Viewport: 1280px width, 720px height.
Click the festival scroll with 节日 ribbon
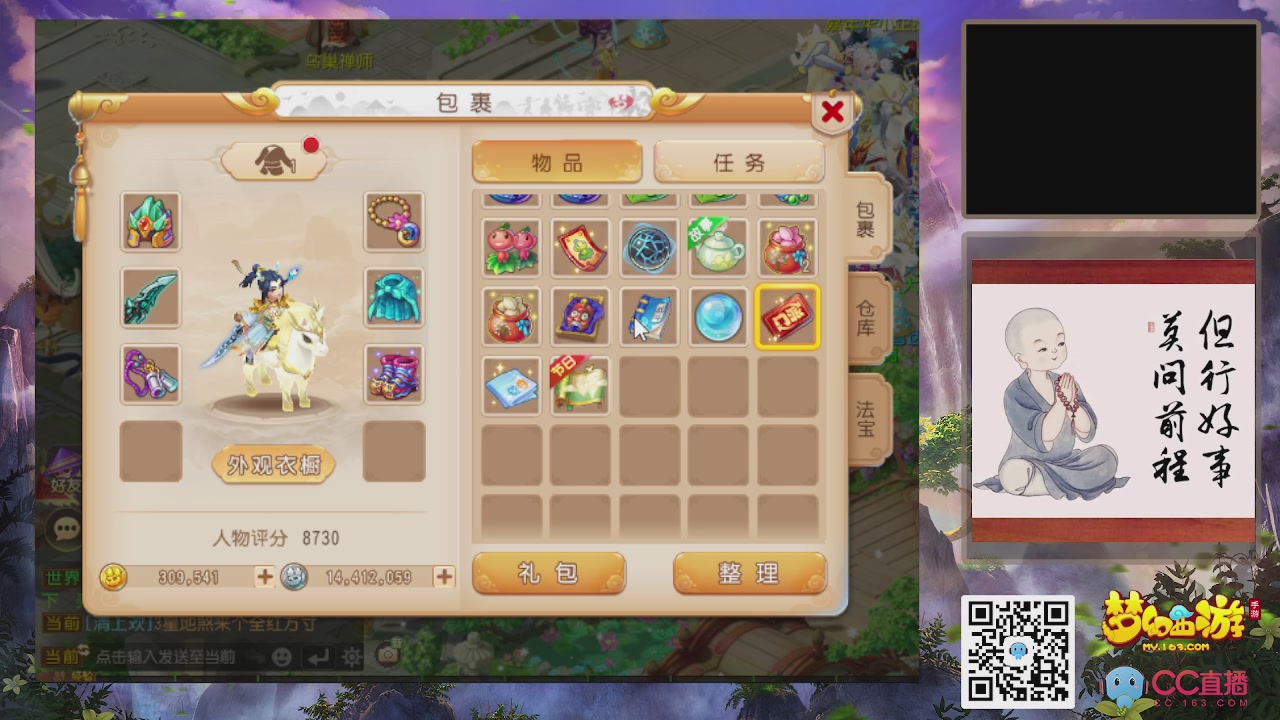tap(580, 386)
